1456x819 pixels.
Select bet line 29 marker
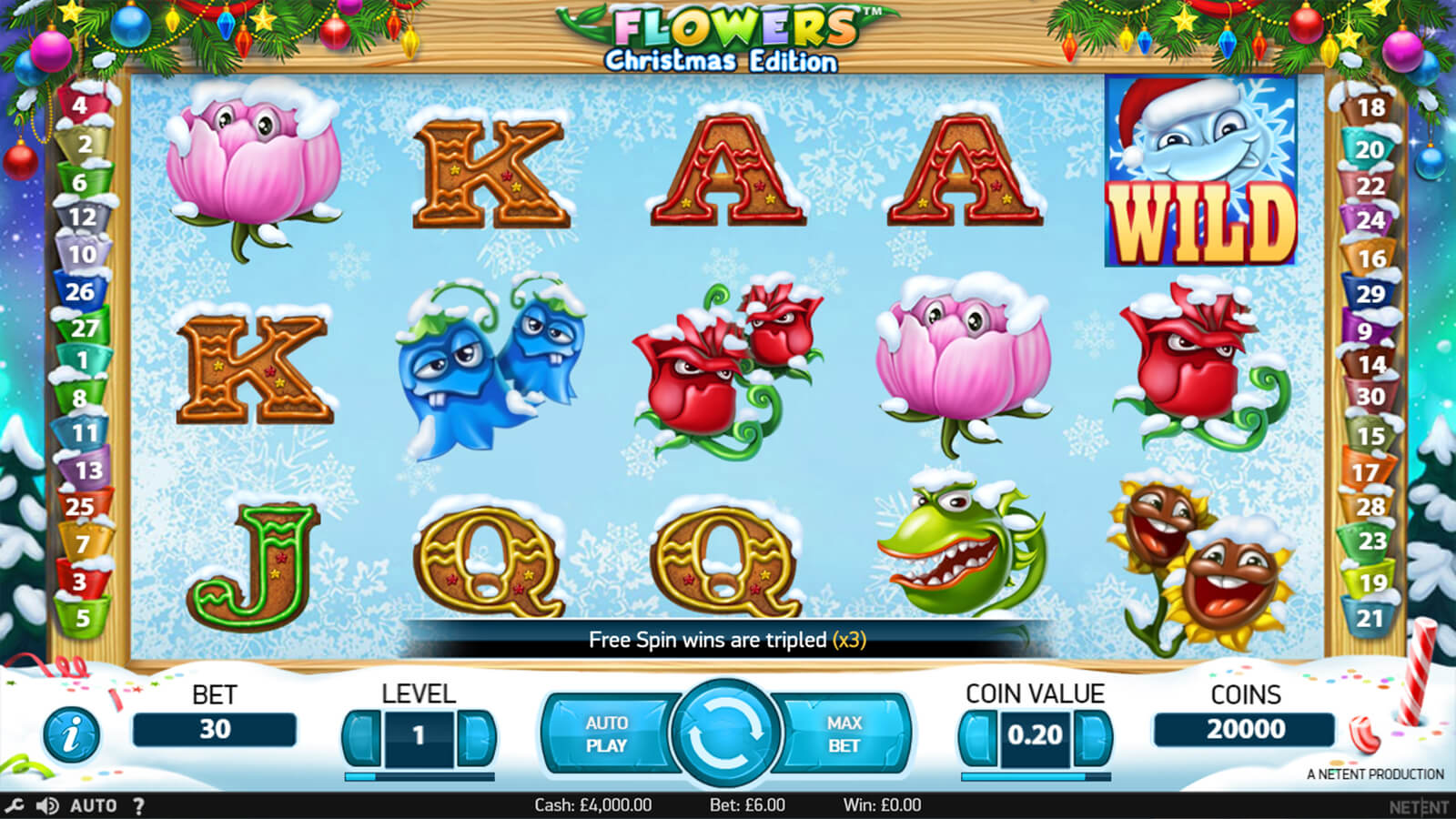1370,293
